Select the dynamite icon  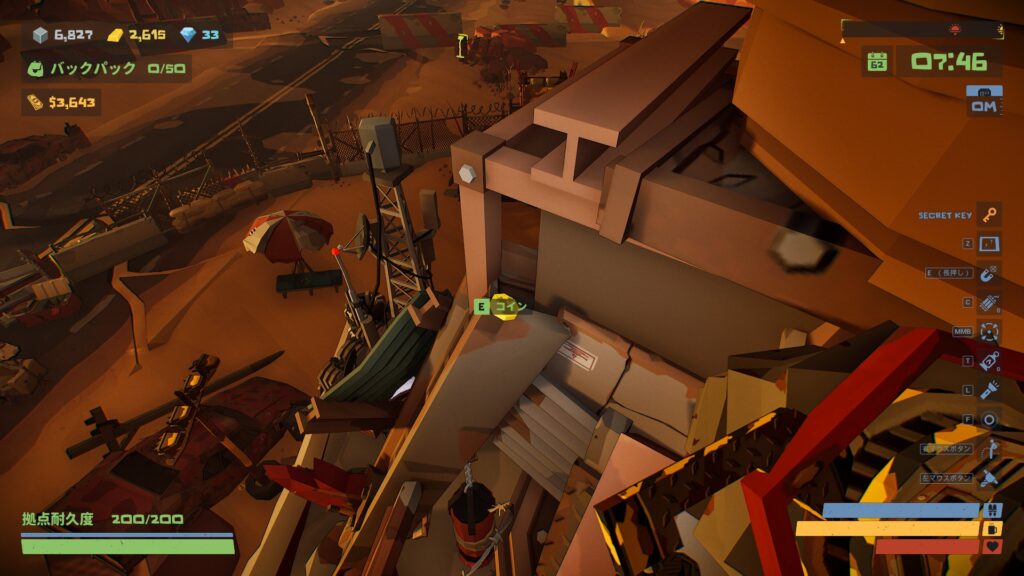[989, 302]
